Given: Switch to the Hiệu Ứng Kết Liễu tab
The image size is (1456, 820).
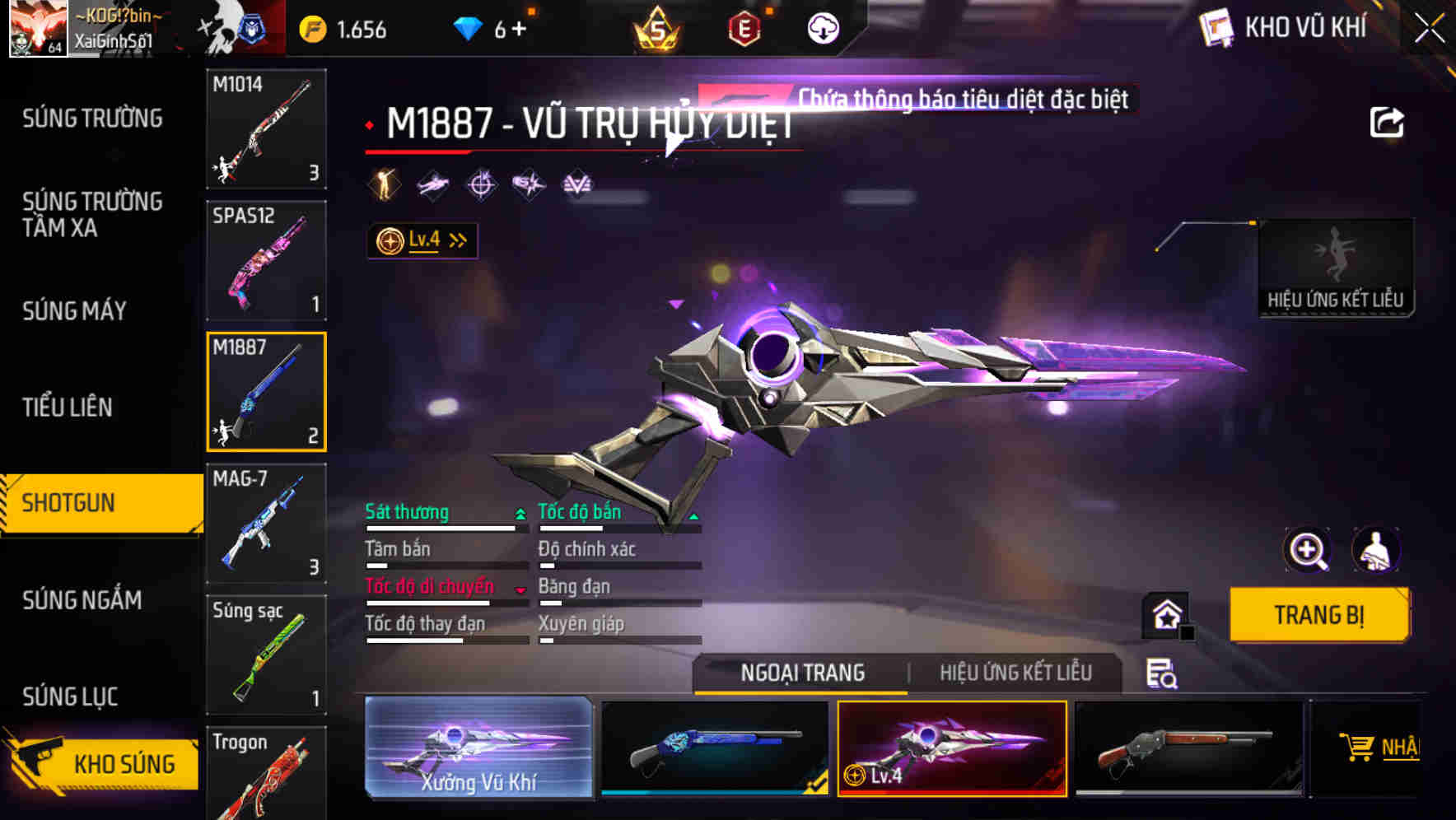Looking at the screenshot, I should (1015, 673).
